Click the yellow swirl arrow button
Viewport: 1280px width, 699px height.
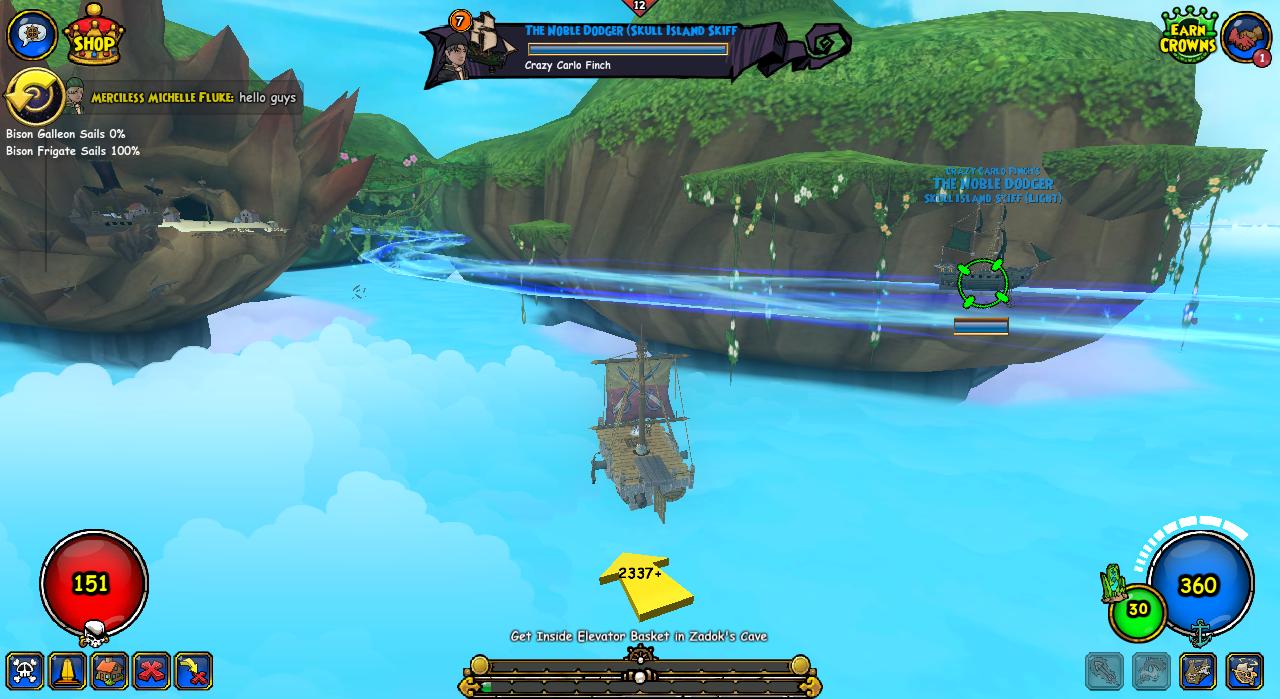pyautogui.click(x=33, y=97)
